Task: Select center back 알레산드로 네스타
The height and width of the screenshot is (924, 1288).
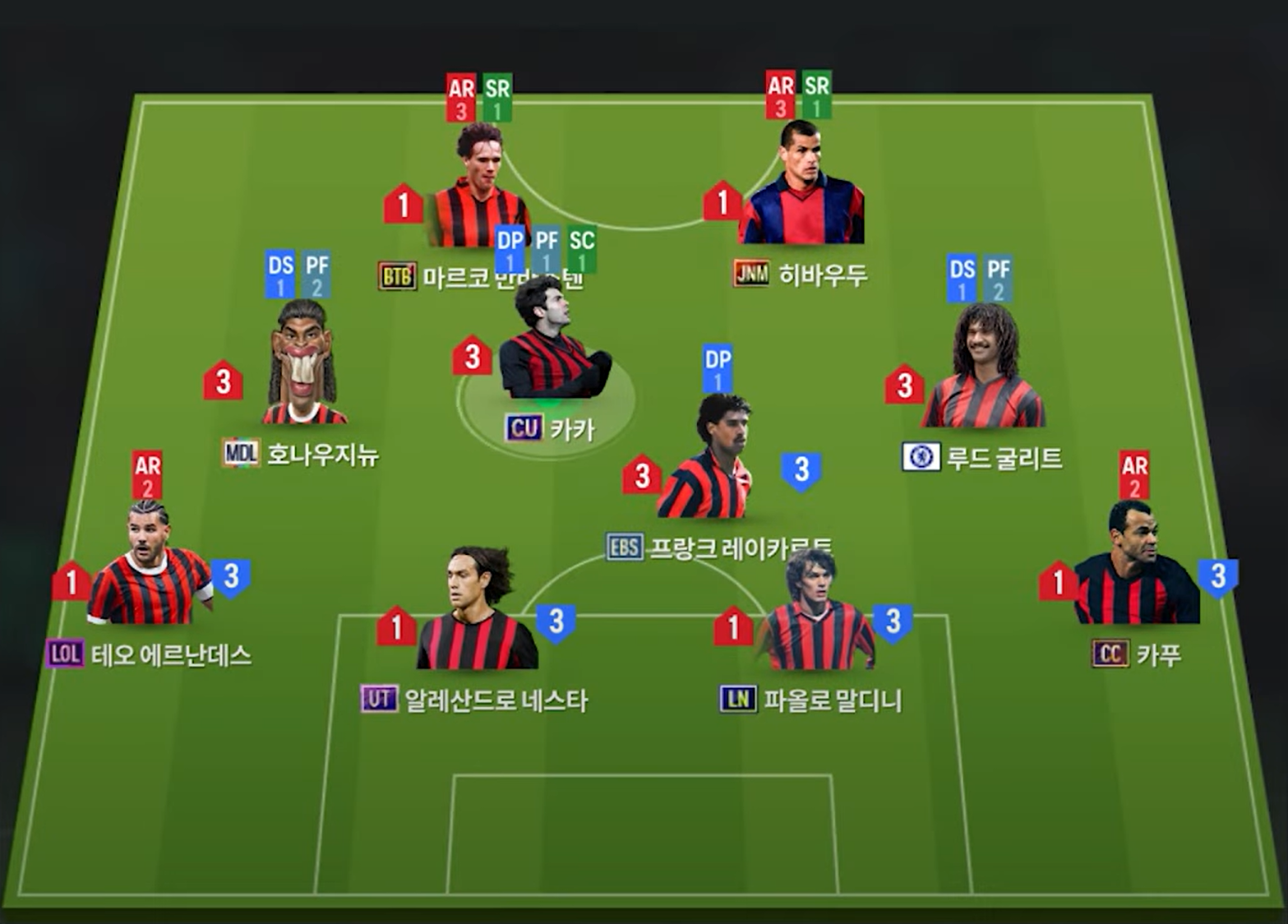Action: tap(478, 612)
